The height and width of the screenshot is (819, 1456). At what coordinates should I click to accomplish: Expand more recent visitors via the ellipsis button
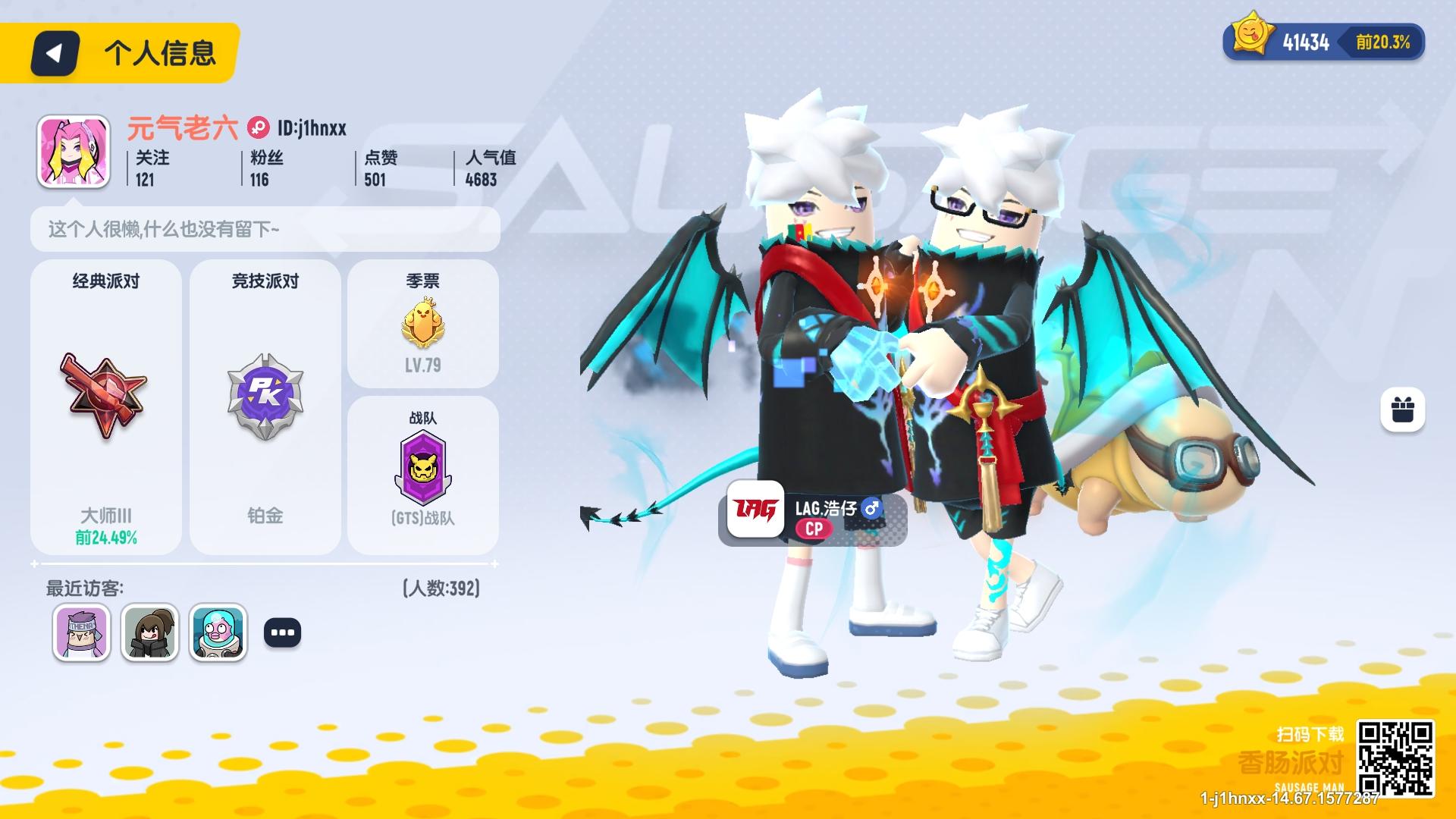click(282, 632)
